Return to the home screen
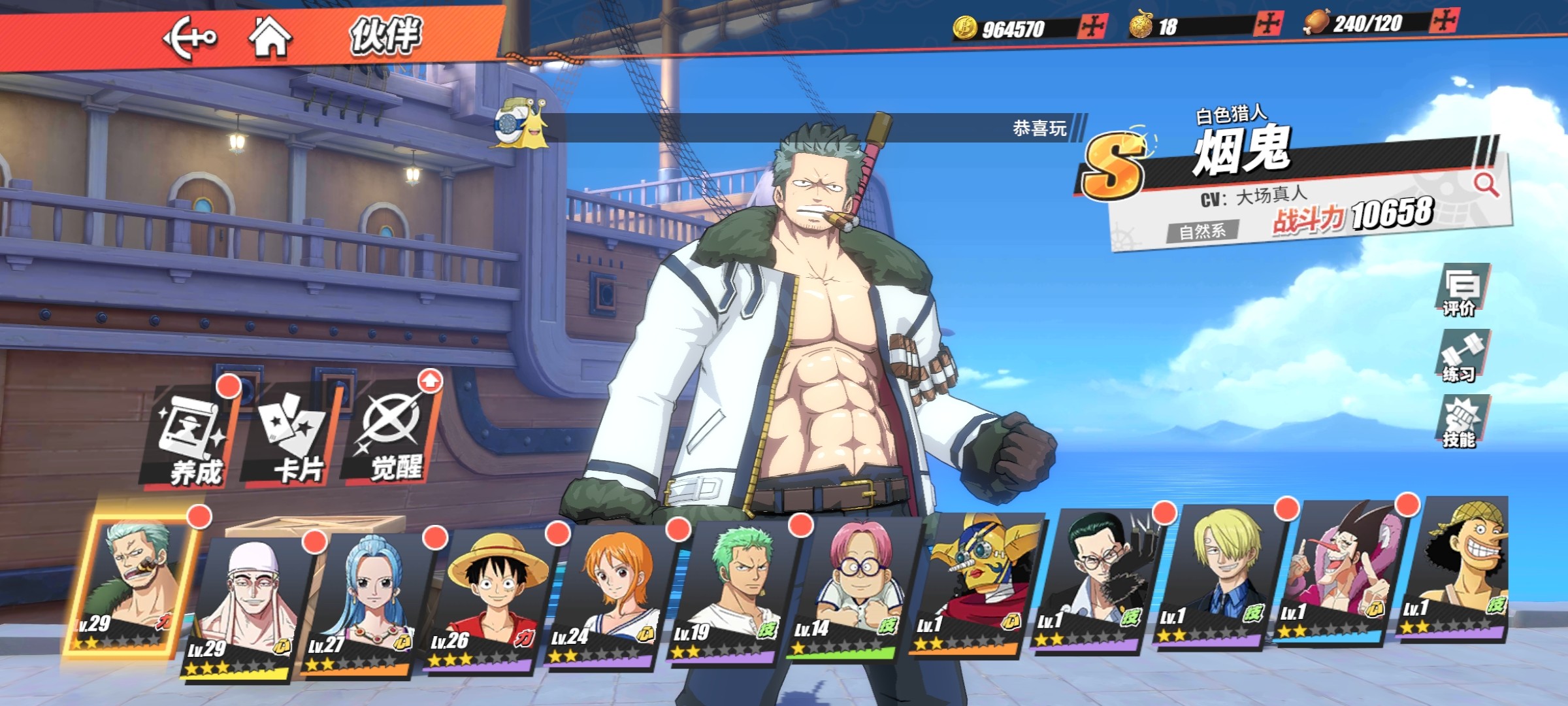 270,37
